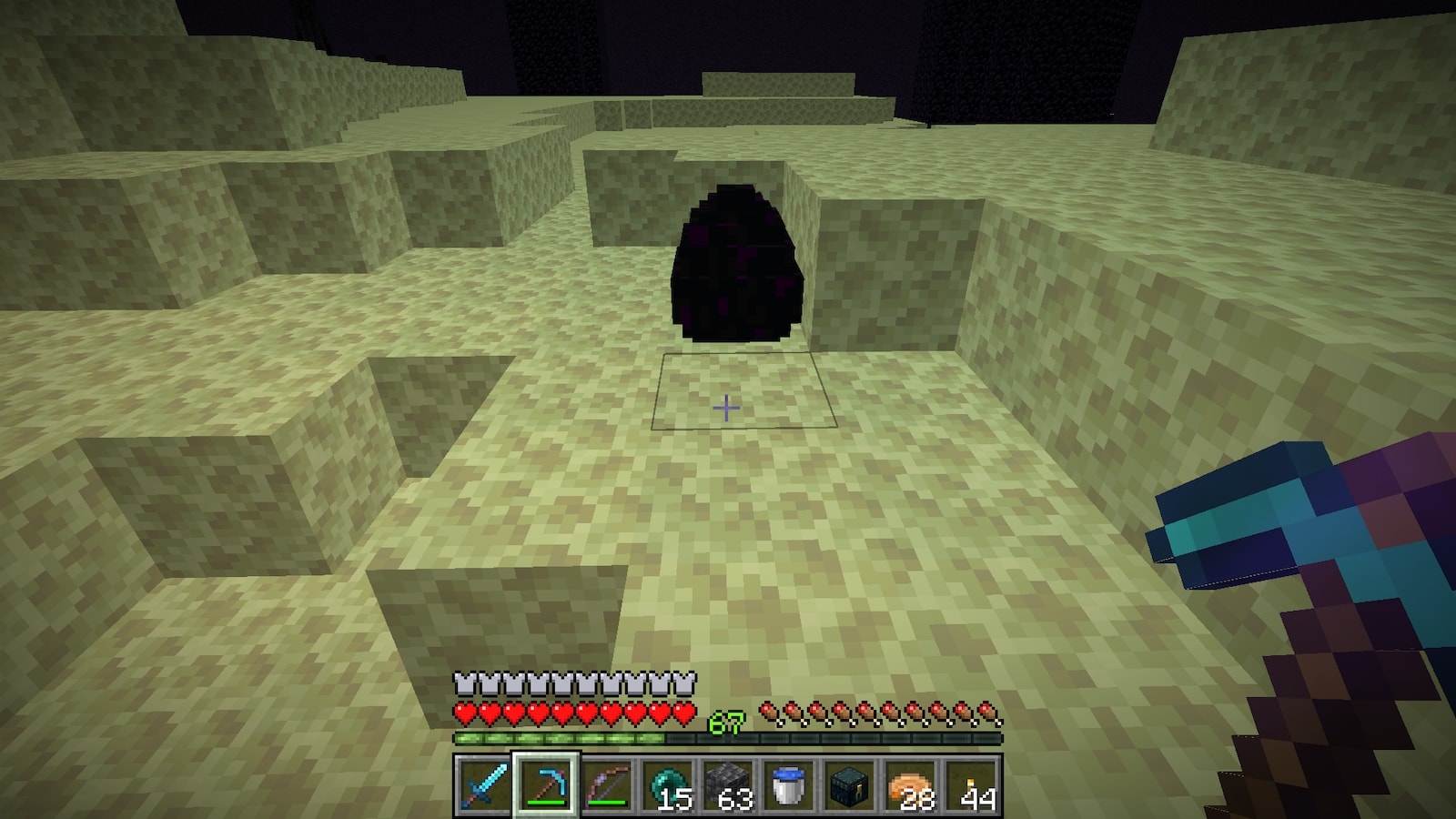Choose the pumpkin pie stack
The height and width of the screenshot is (819, 1456).
[x=911, y=784]
